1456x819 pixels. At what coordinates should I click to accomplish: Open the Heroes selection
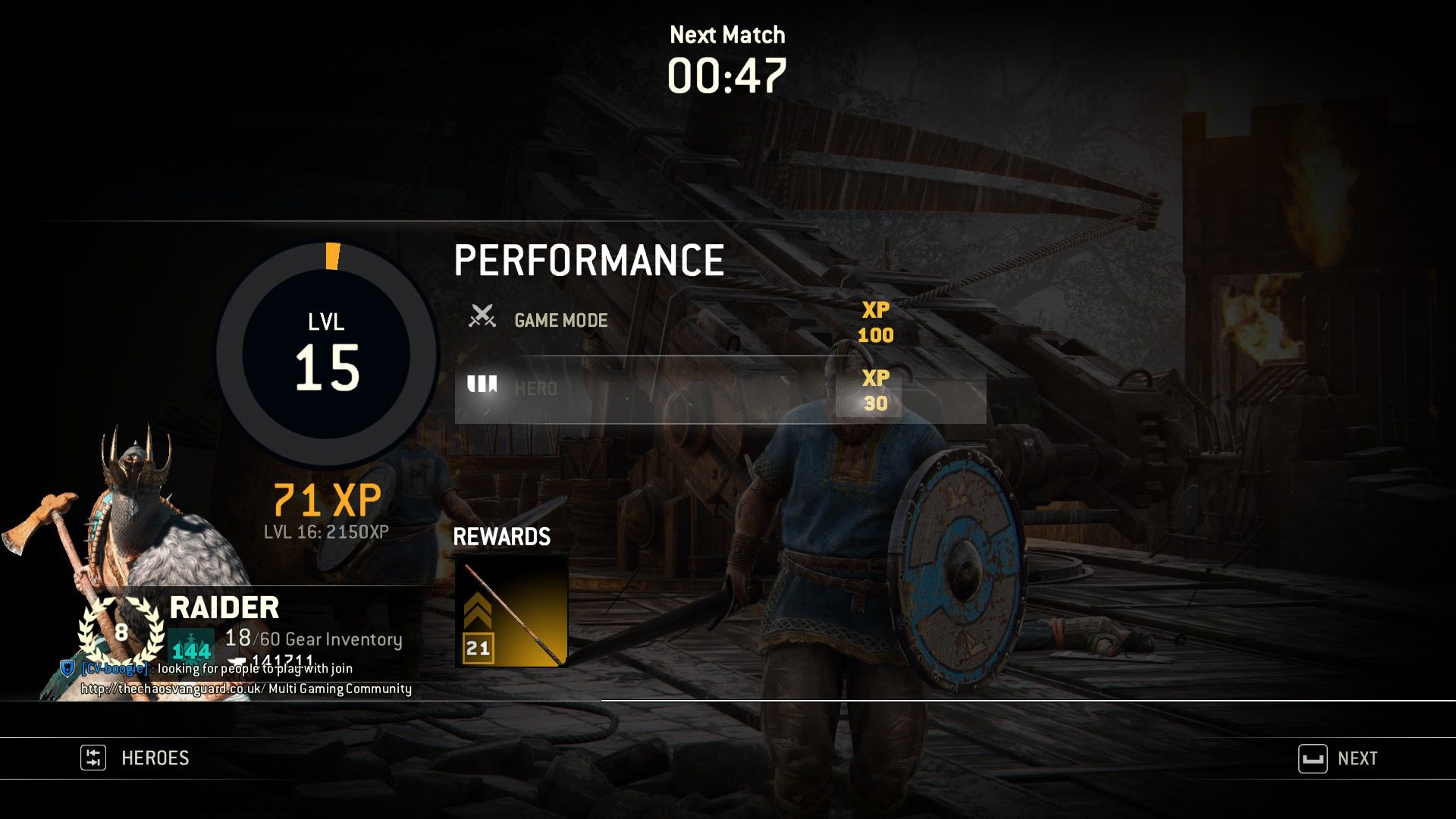tap(136, 758)
